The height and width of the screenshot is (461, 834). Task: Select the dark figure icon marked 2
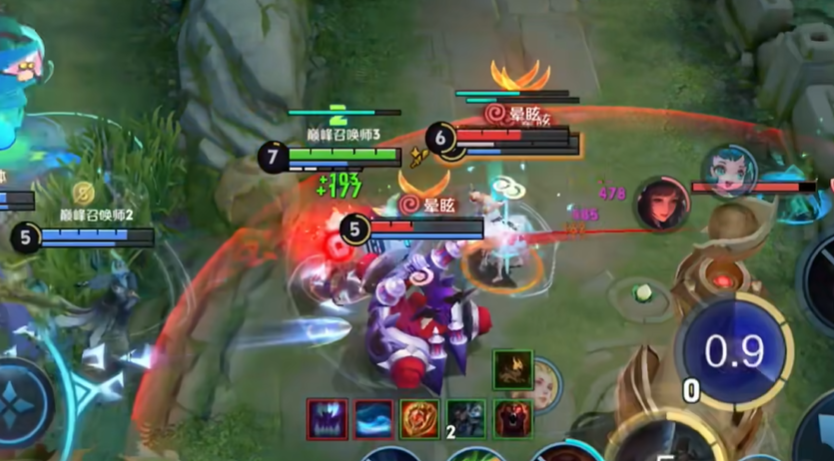coord(465,419)
